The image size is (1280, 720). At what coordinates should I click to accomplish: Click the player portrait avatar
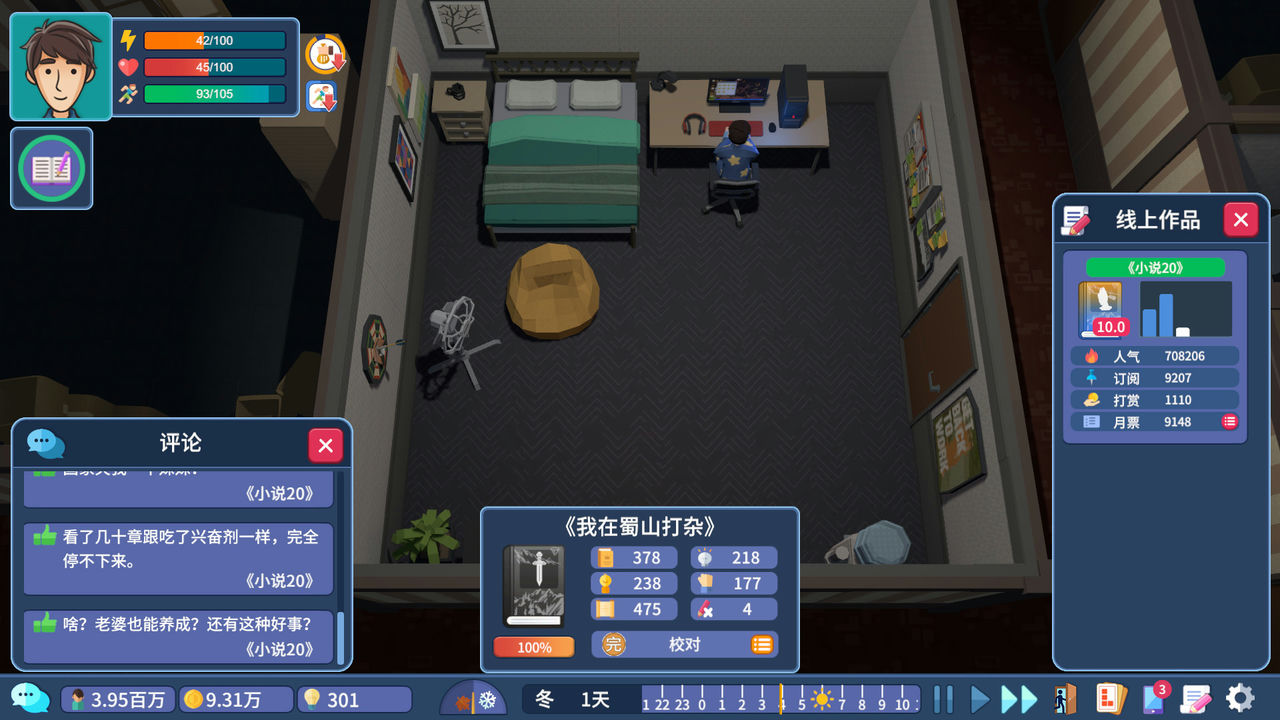coord(60,66)
